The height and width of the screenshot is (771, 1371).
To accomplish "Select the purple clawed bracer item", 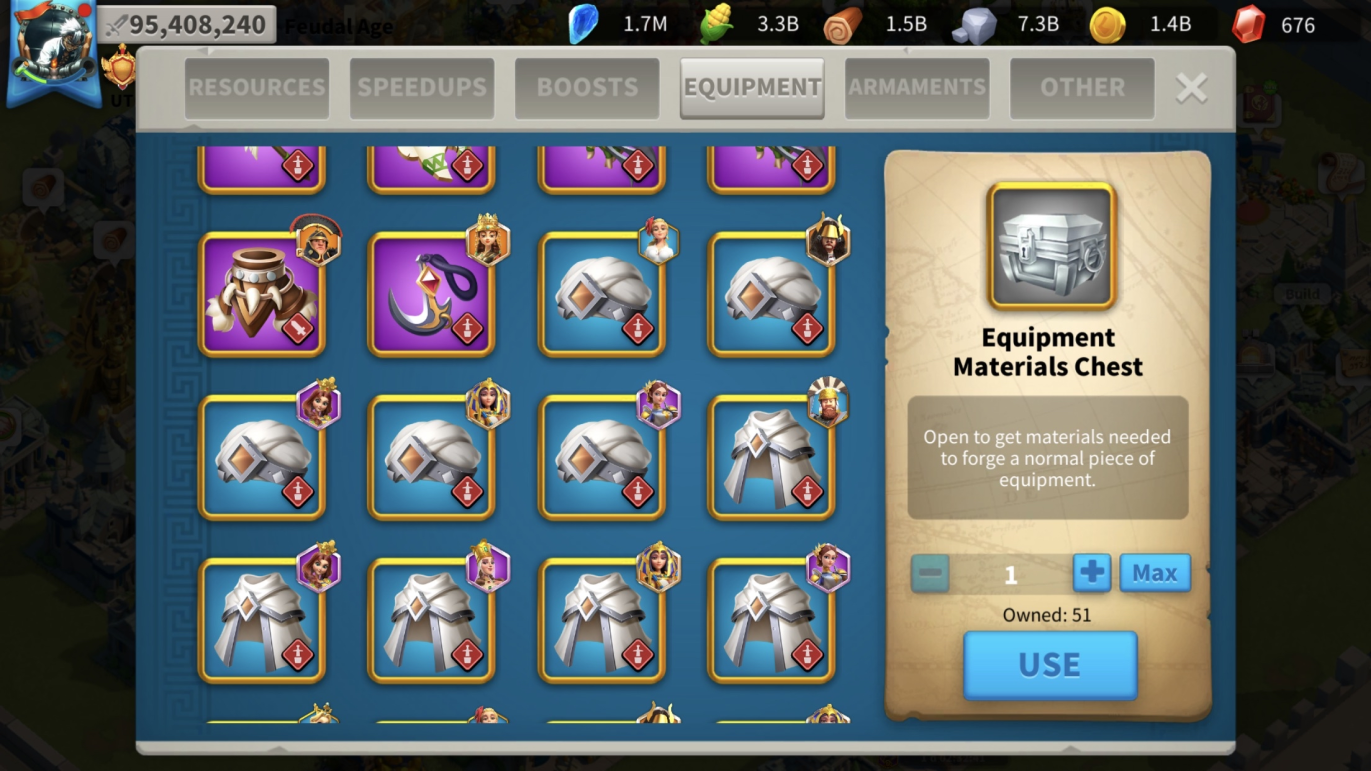I will (262, 295).
